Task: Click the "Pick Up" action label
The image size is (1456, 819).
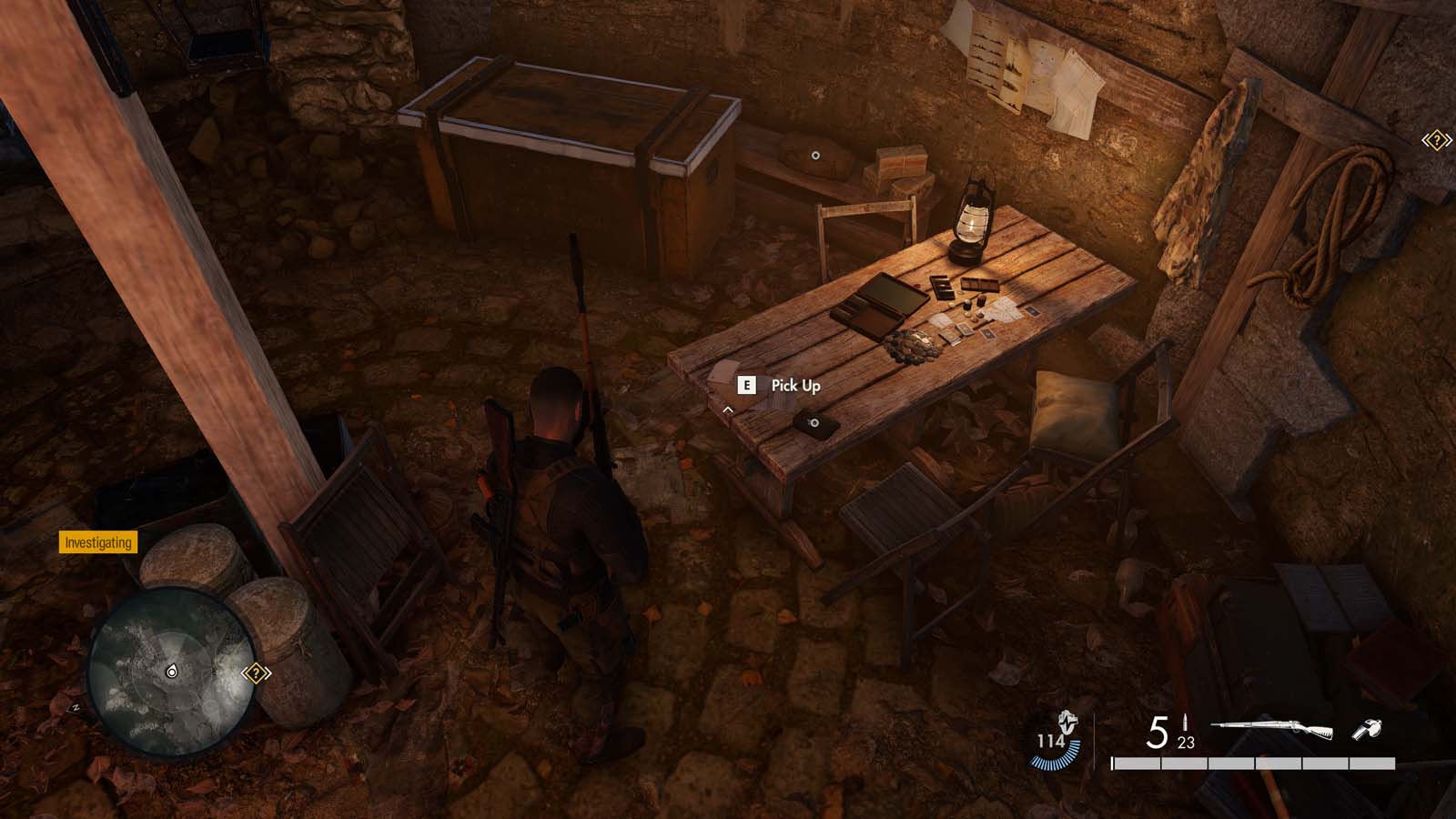Action: pos(795,385)
